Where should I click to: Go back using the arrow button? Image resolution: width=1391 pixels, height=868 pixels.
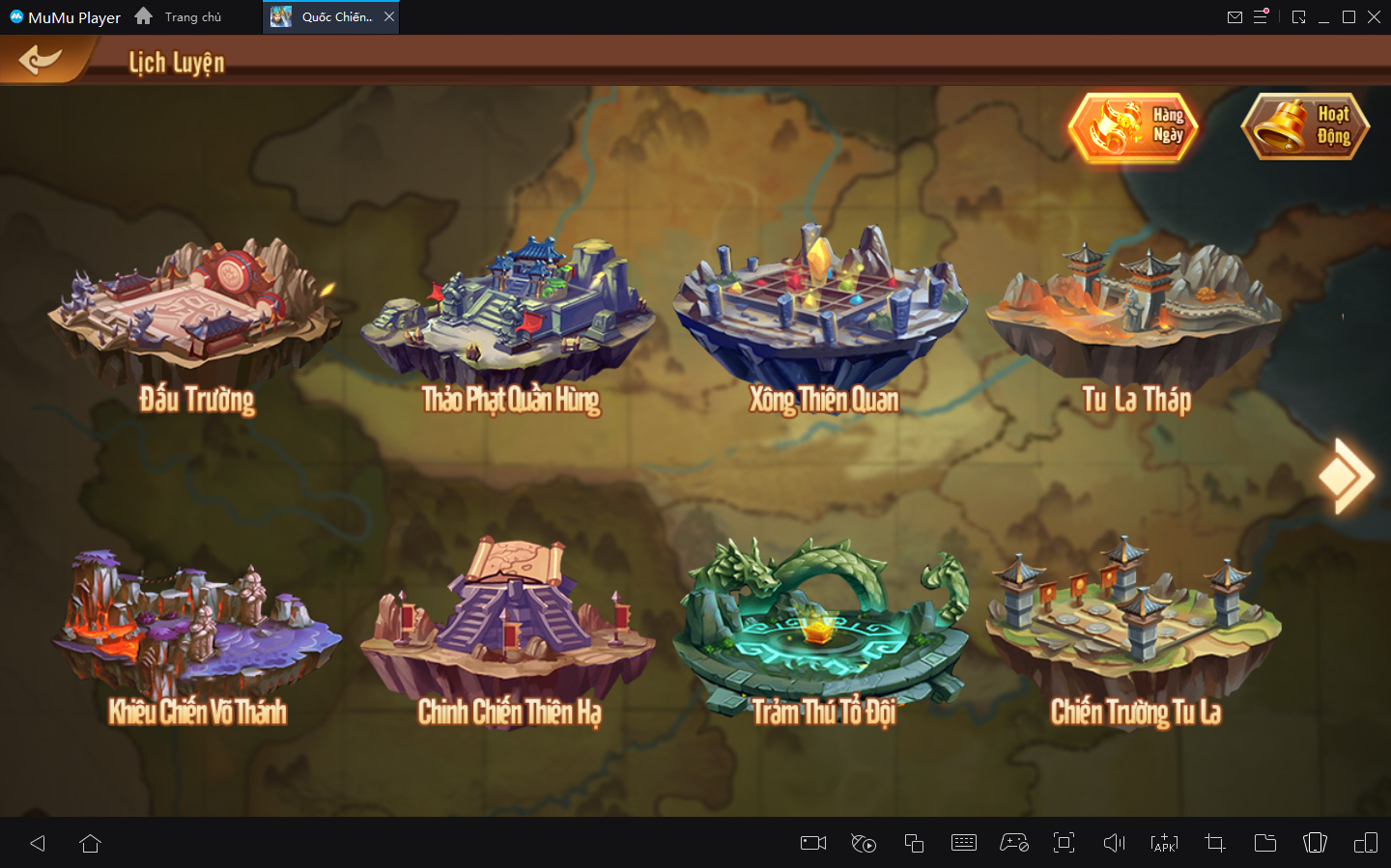pyautogui.click(x=40, y=61)
